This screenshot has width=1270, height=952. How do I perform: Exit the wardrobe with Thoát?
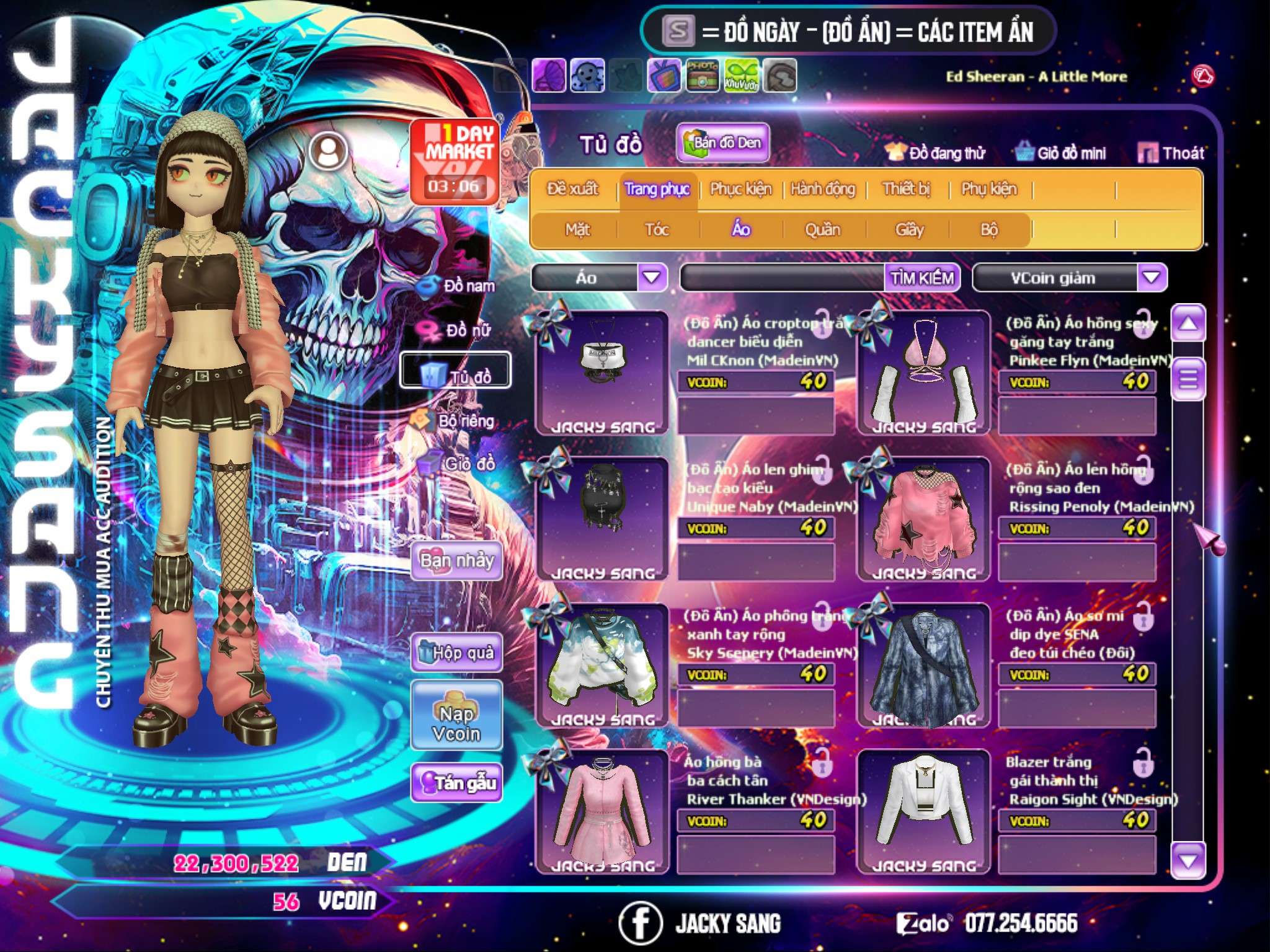(x=1171, y=153)
